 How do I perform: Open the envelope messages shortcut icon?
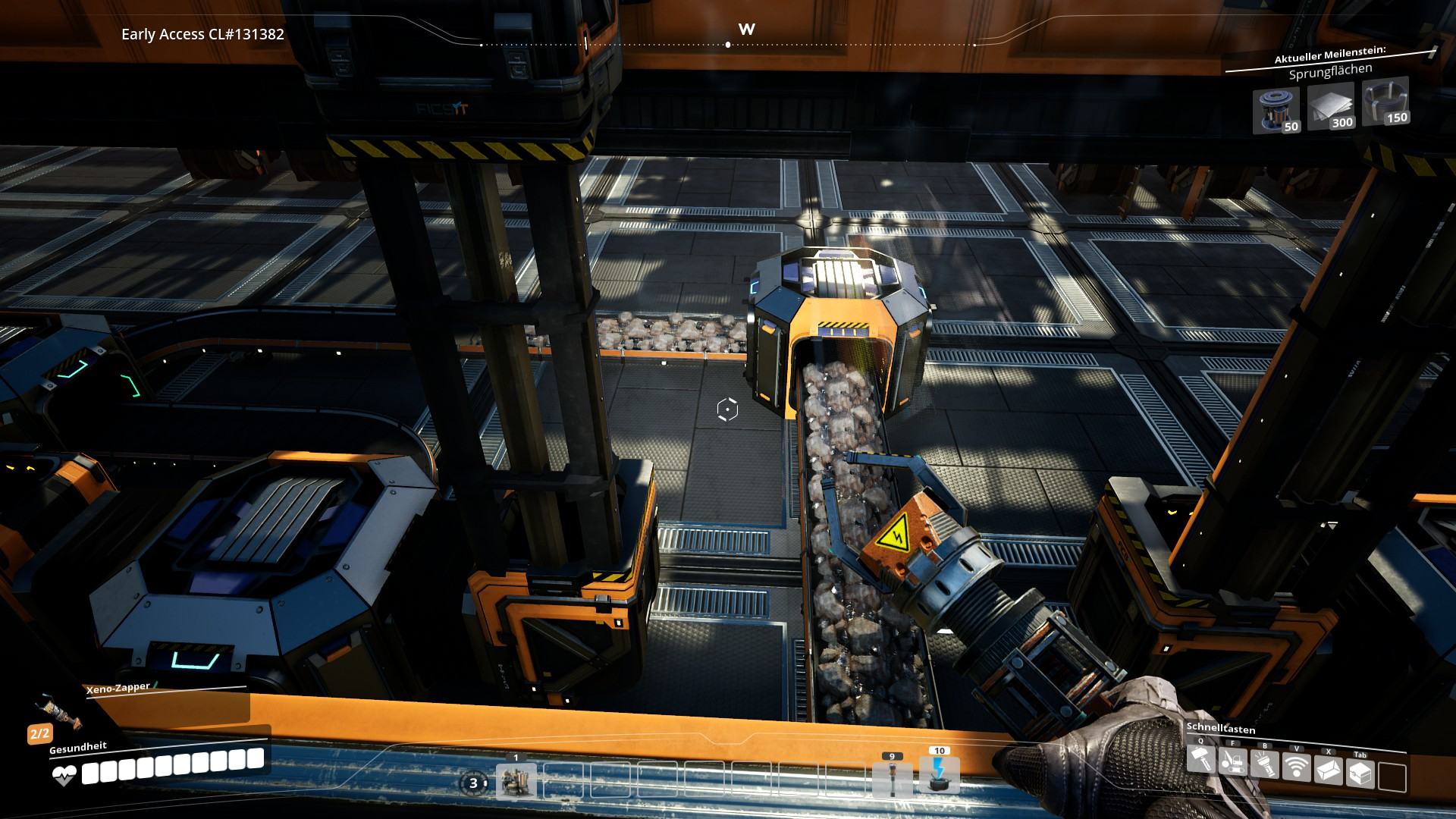[x=1329, y=770]
